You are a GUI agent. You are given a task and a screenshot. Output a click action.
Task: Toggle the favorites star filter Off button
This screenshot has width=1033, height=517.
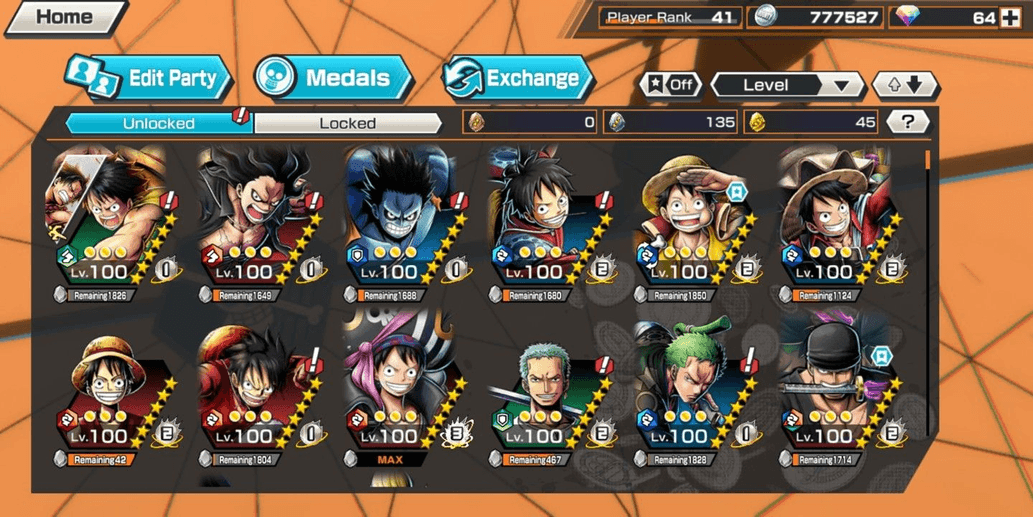[670, 85]
